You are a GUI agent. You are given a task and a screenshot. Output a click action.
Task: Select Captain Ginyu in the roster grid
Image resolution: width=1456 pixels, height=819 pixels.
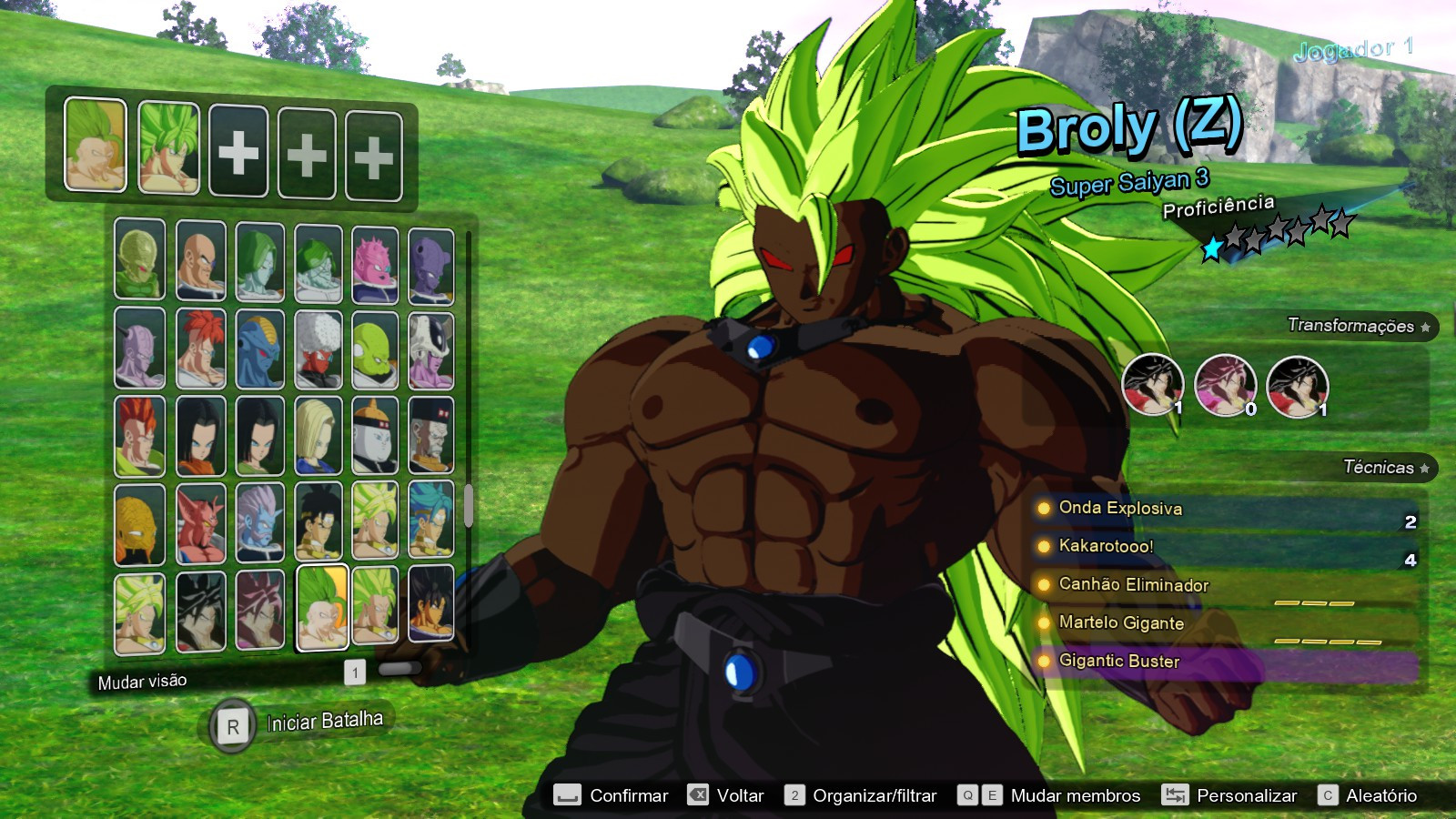click(137, 346)
